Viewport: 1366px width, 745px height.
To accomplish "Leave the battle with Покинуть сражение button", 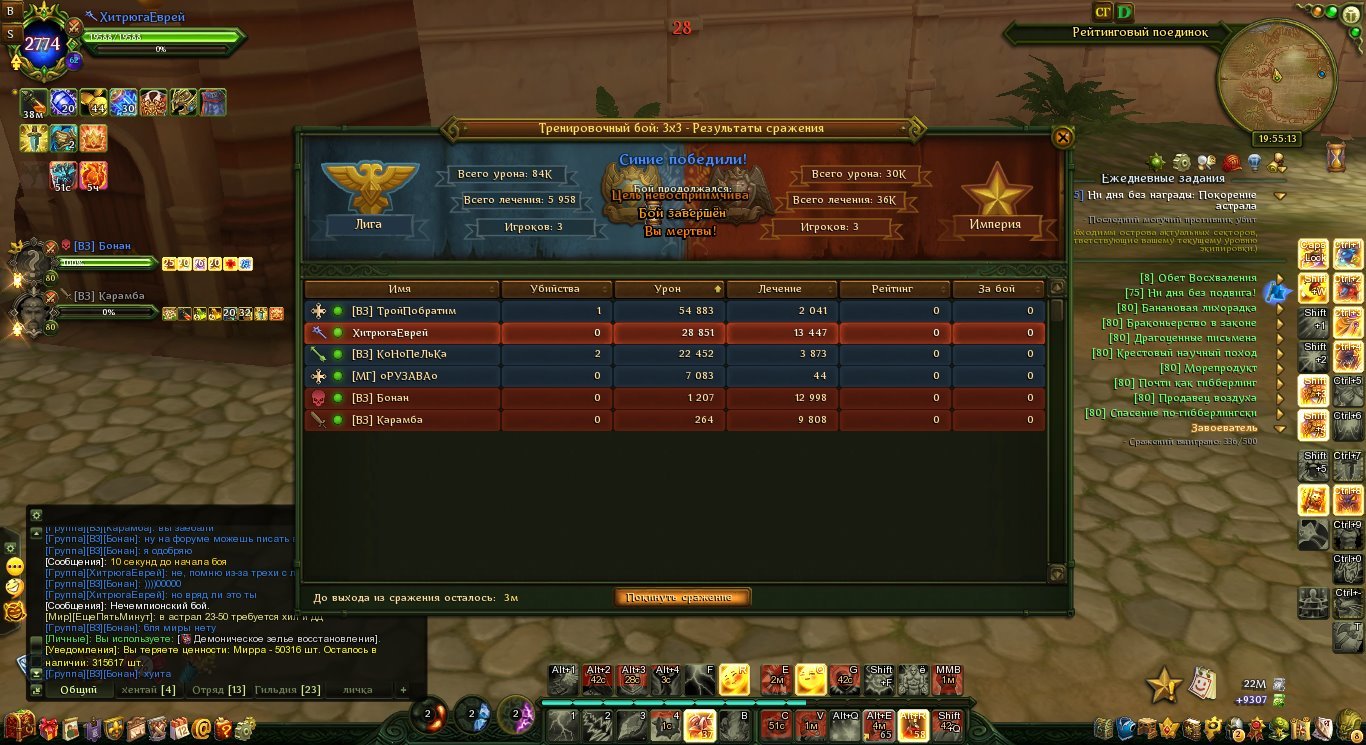I will (x=682, y=597).
